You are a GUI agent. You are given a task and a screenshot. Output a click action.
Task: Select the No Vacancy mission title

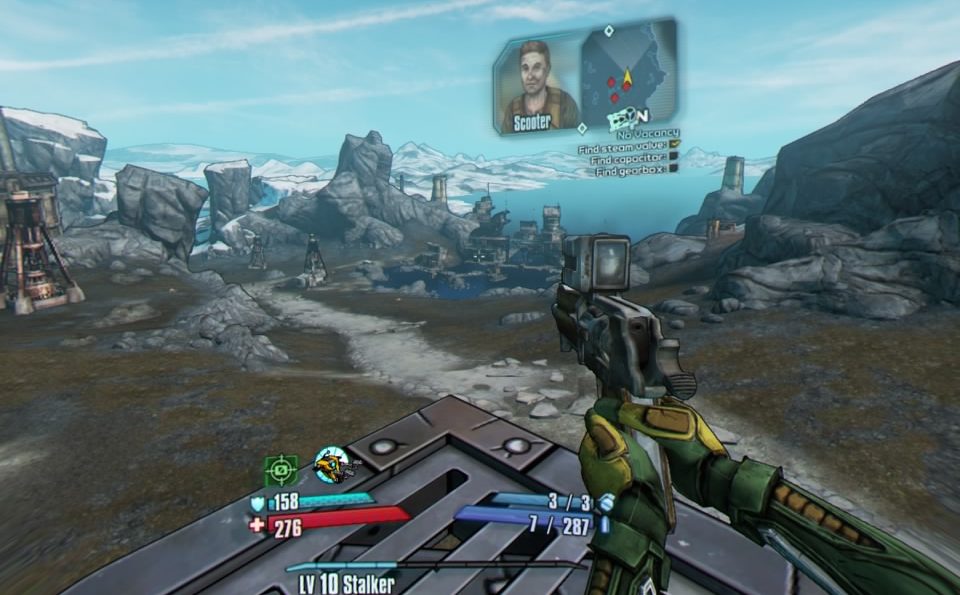coord(648,133)
